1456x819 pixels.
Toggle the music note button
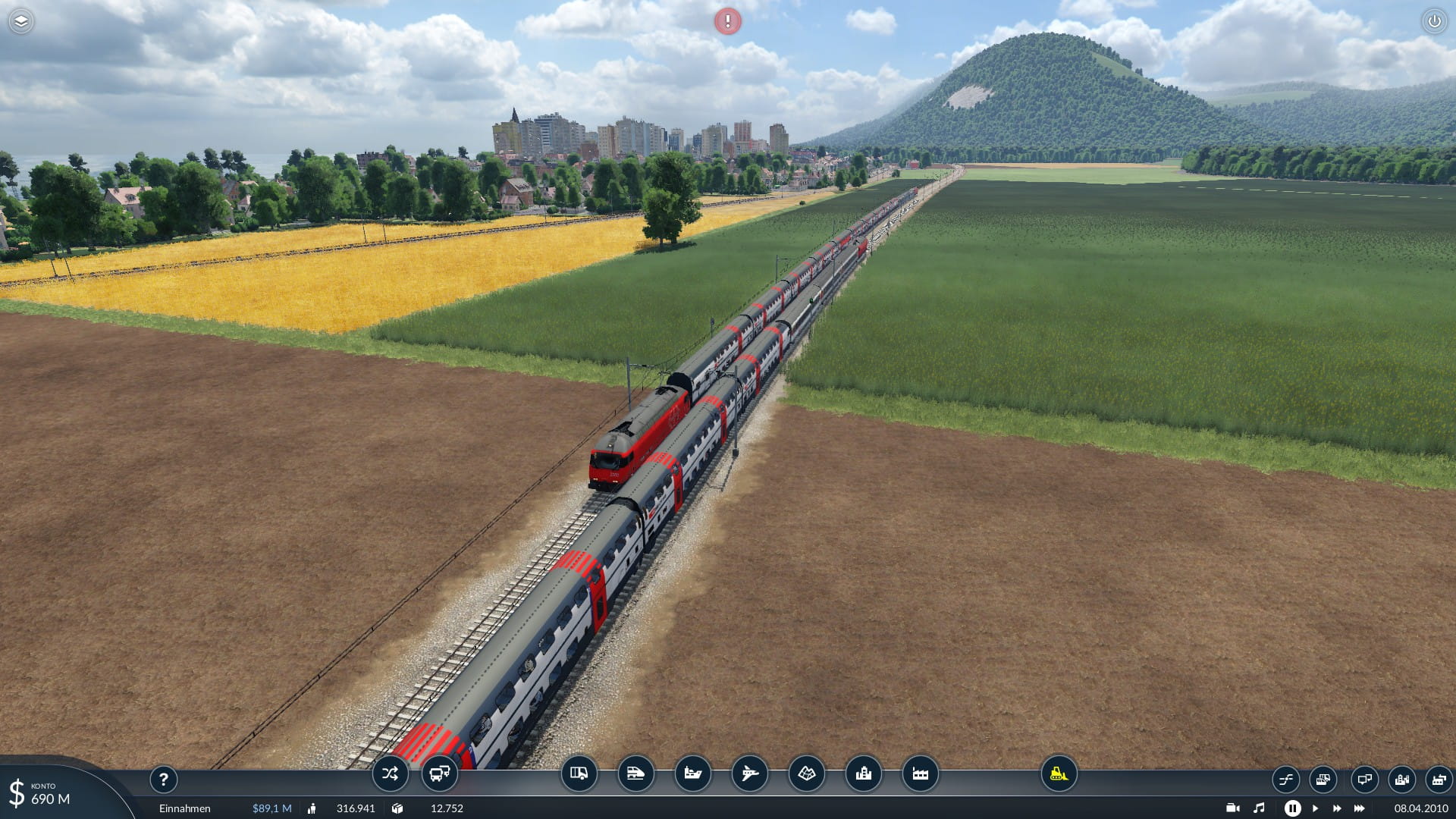coord(1259,808)
